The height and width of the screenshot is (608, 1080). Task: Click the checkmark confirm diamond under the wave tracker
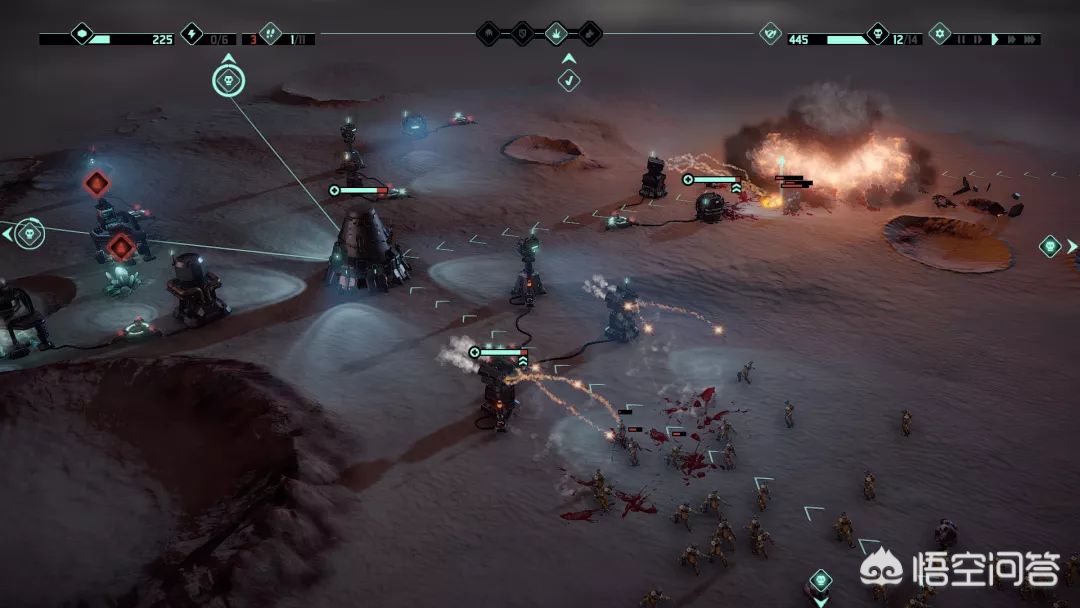[569, 80]
